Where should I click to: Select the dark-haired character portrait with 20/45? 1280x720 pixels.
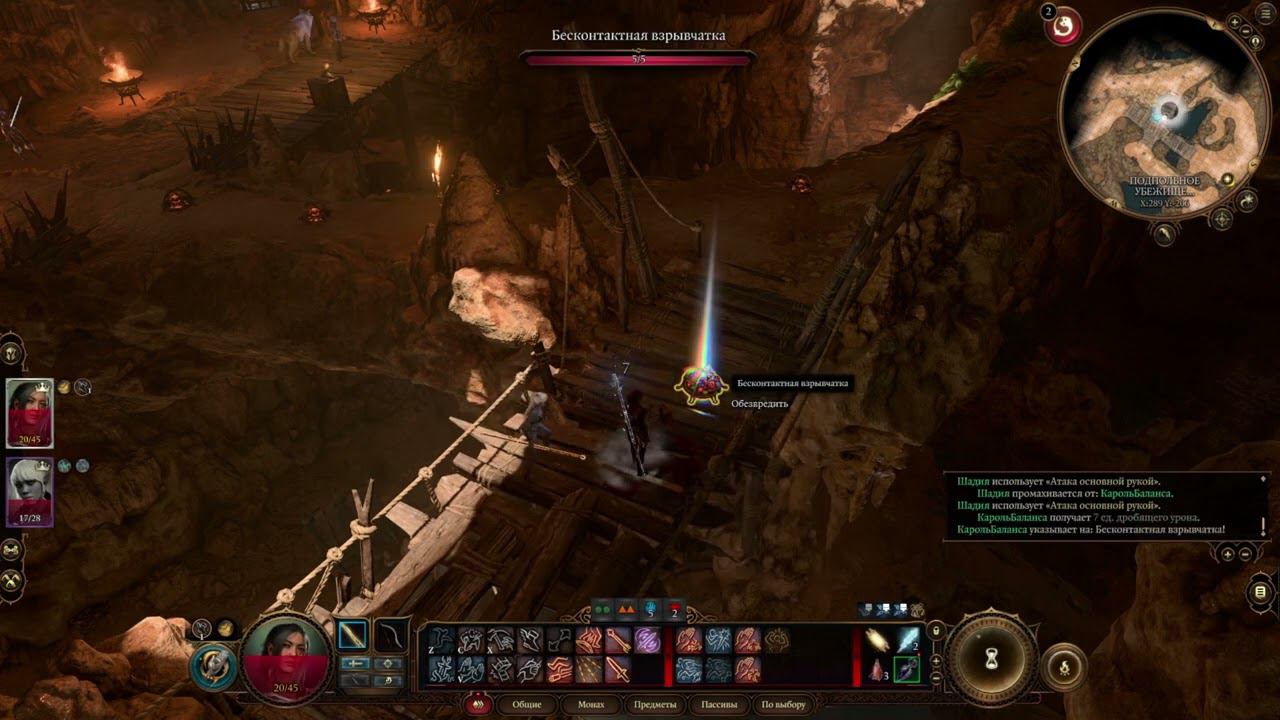point(30,412)
